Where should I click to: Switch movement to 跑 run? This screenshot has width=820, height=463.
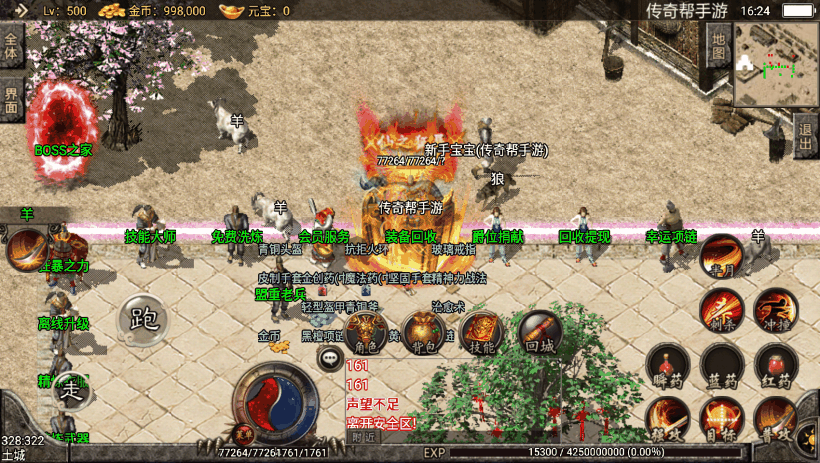point(144,319)
